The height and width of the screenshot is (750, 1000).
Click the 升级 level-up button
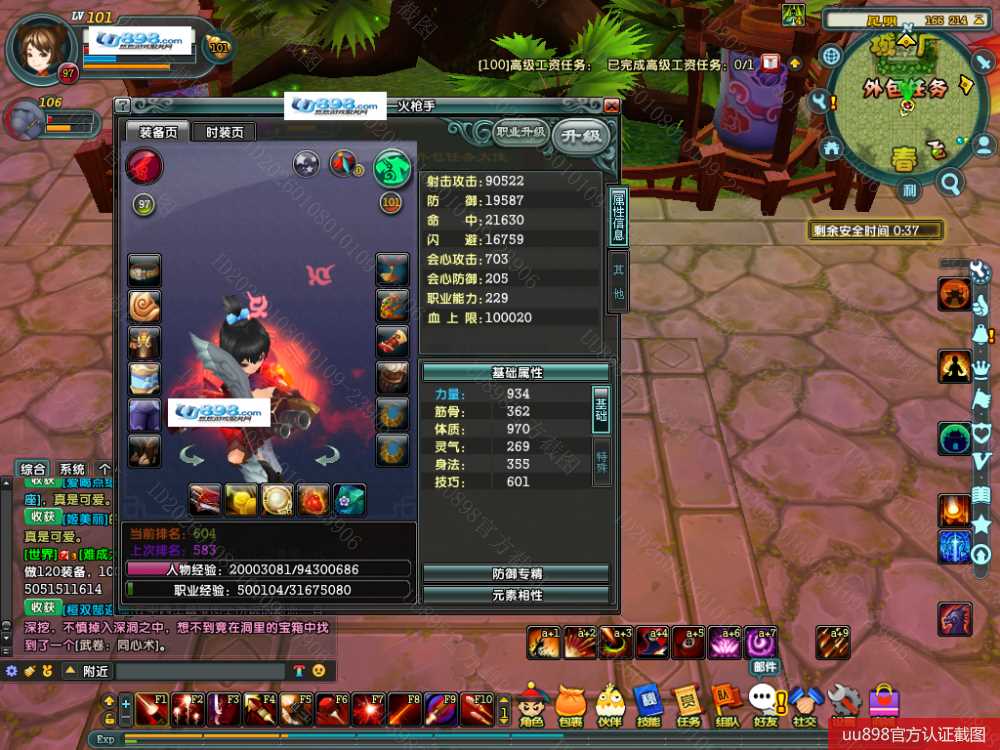coord(580,134)
